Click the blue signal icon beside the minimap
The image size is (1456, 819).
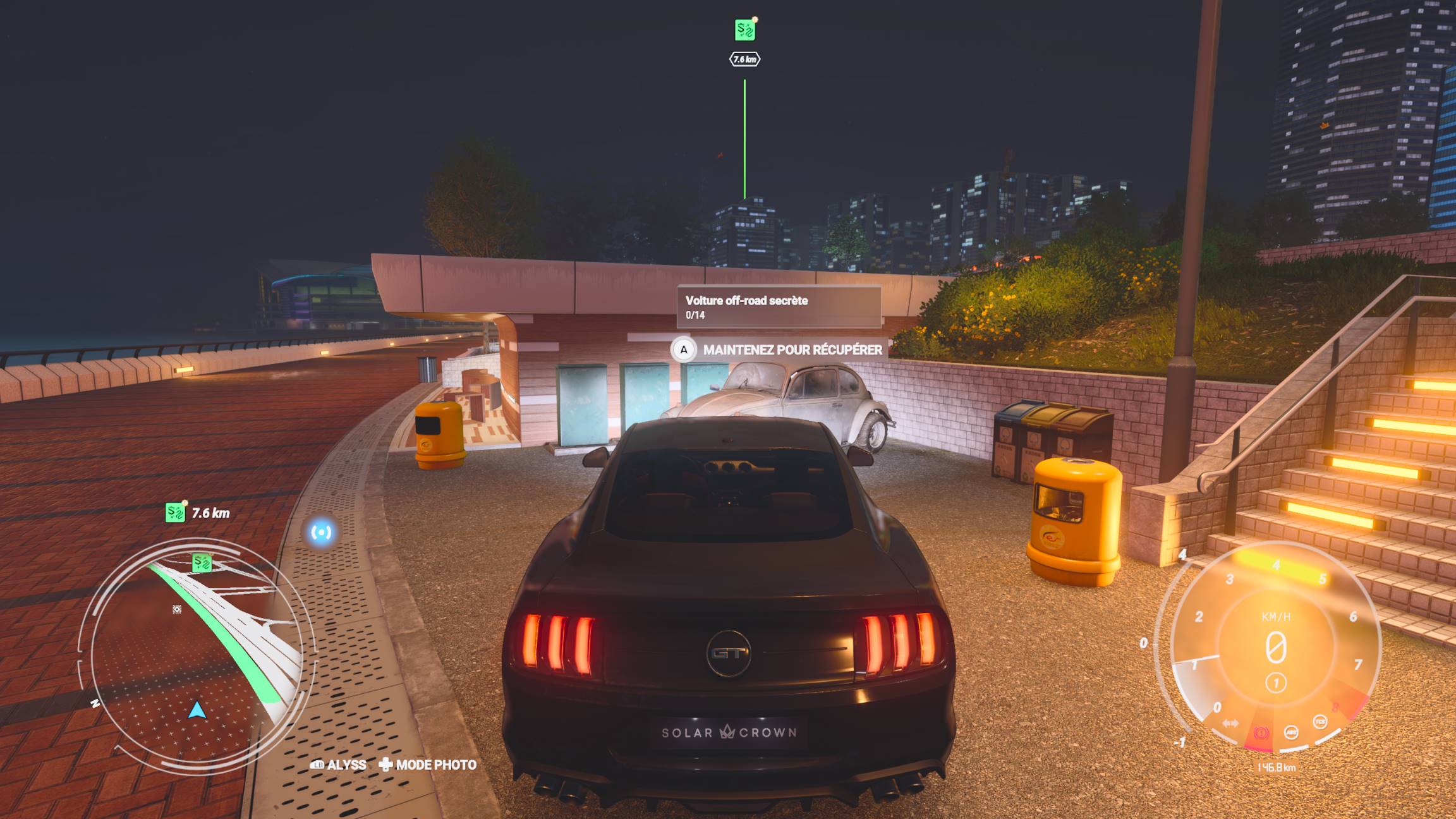321,533
